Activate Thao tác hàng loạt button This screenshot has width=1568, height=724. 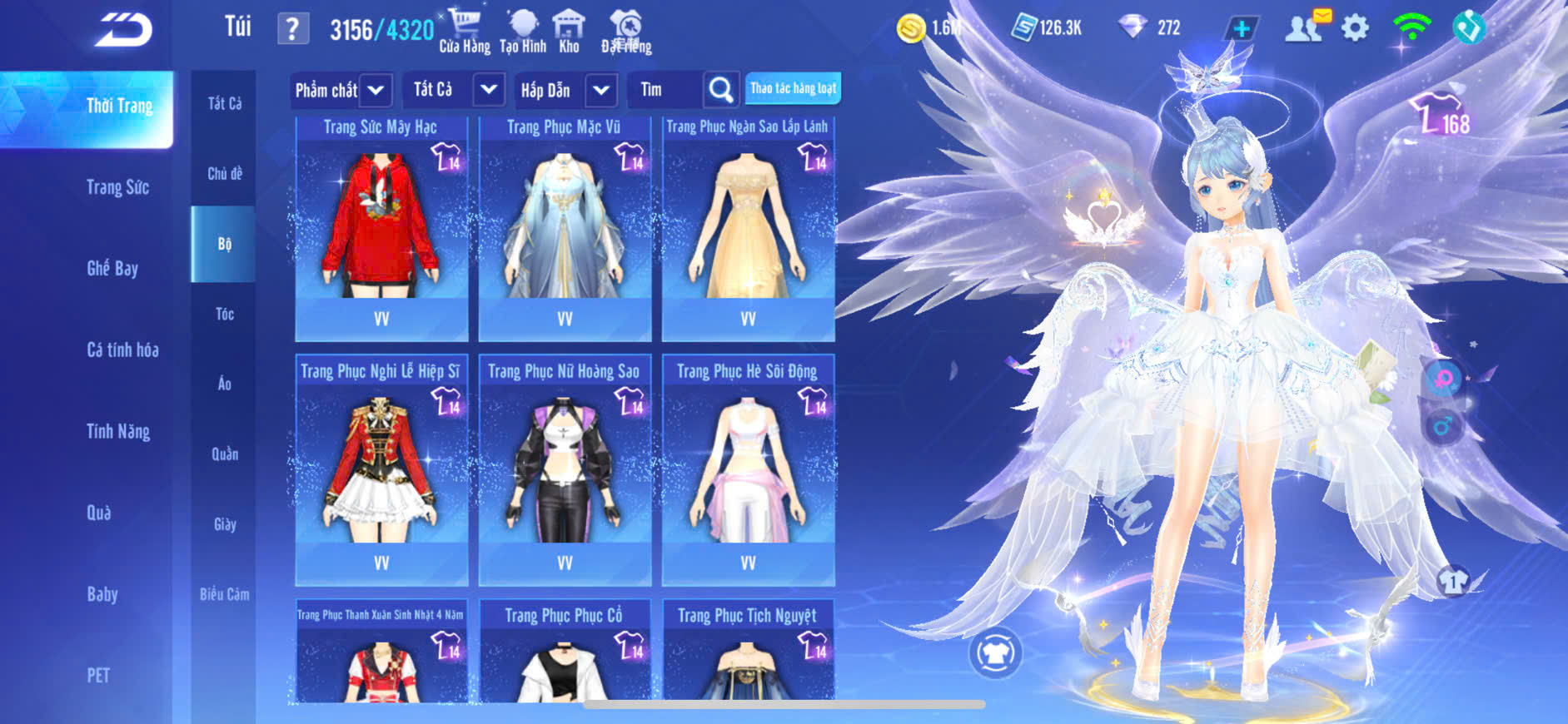click(x=793, y=88)
